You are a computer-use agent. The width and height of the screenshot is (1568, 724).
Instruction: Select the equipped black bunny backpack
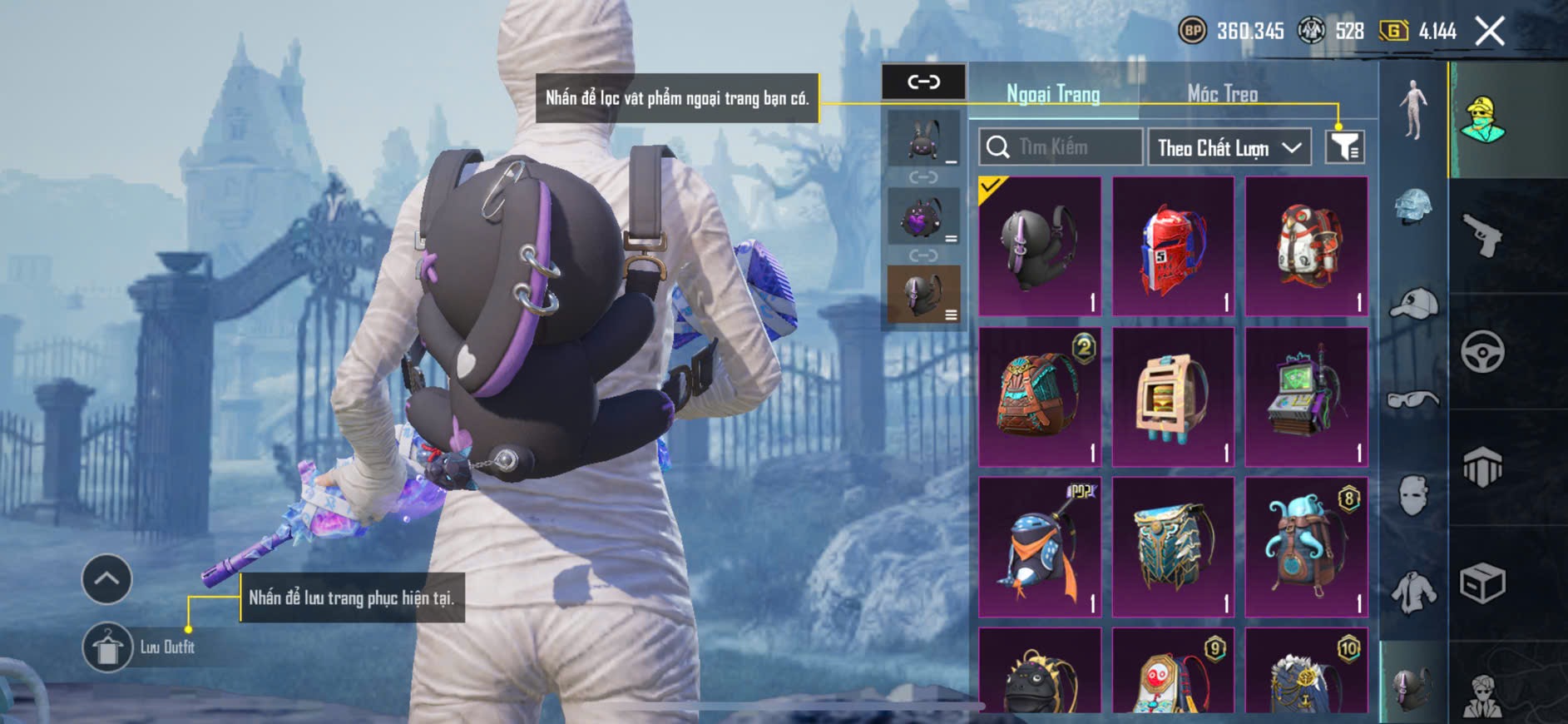tap(1040, 246)
